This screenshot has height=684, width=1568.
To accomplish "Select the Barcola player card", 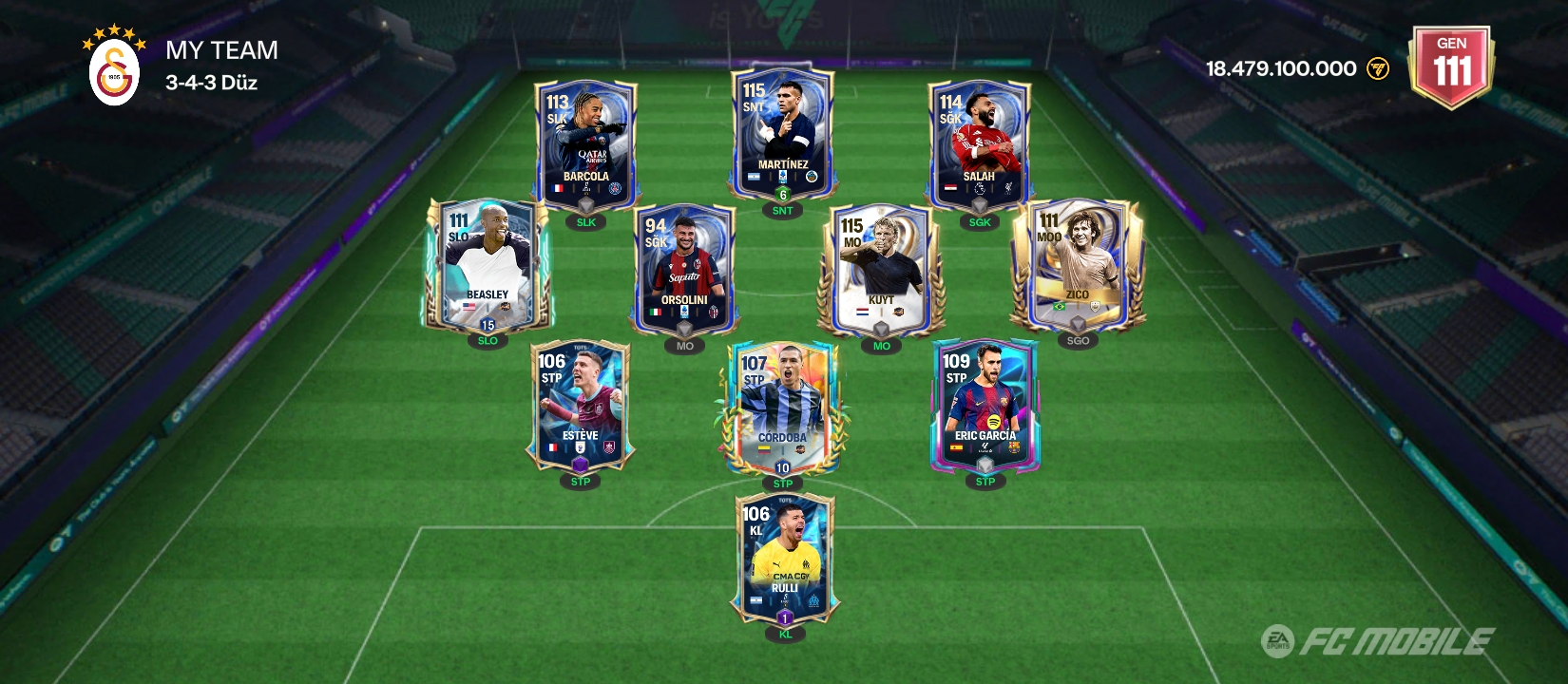I will tap(585, 144).
